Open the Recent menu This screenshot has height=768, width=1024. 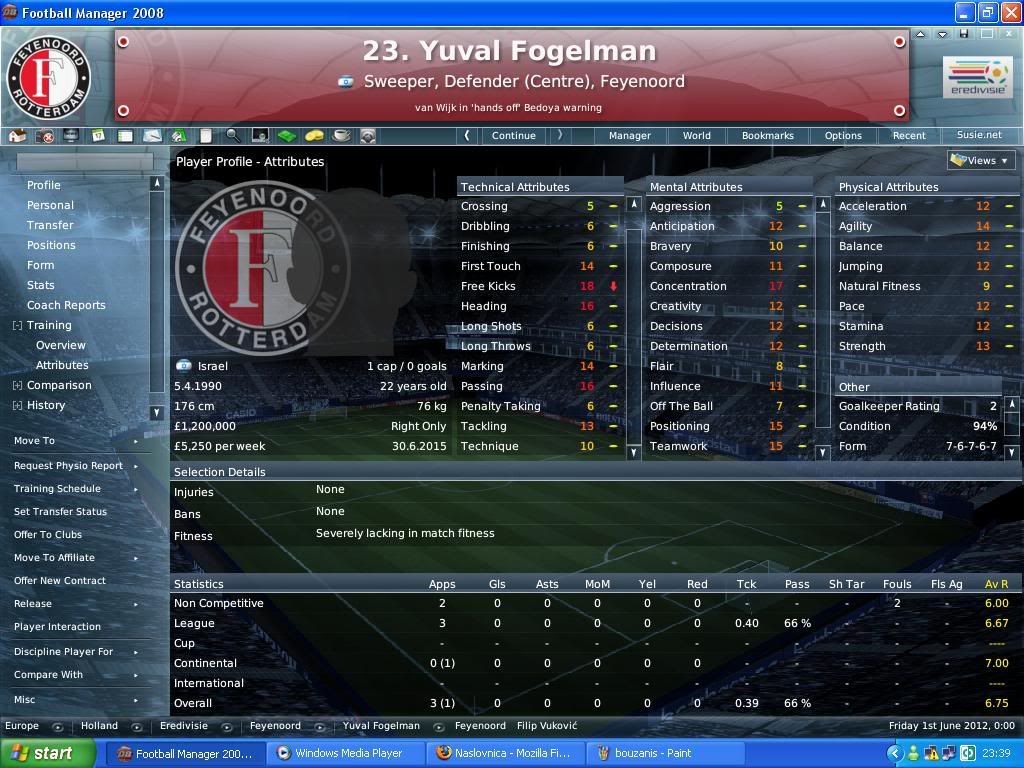(909, 135)
